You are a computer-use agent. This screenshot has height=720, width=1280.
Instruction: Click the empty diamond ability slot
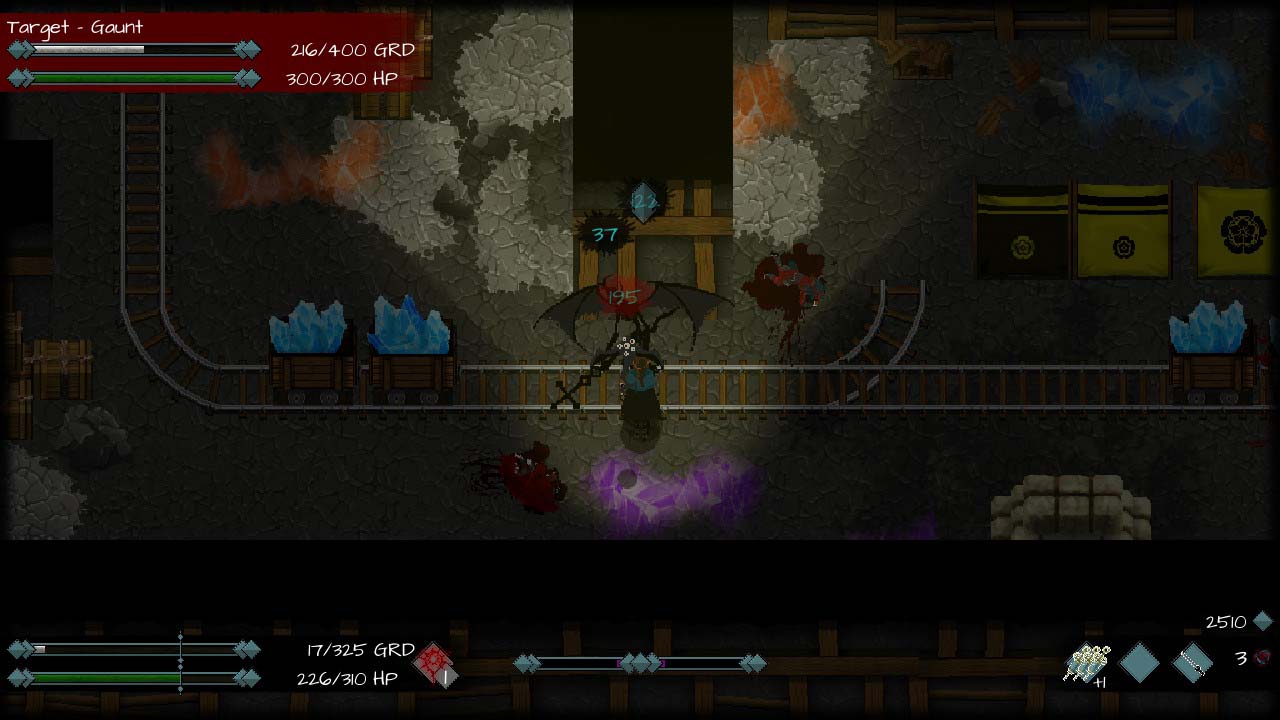click(1139, 662)
